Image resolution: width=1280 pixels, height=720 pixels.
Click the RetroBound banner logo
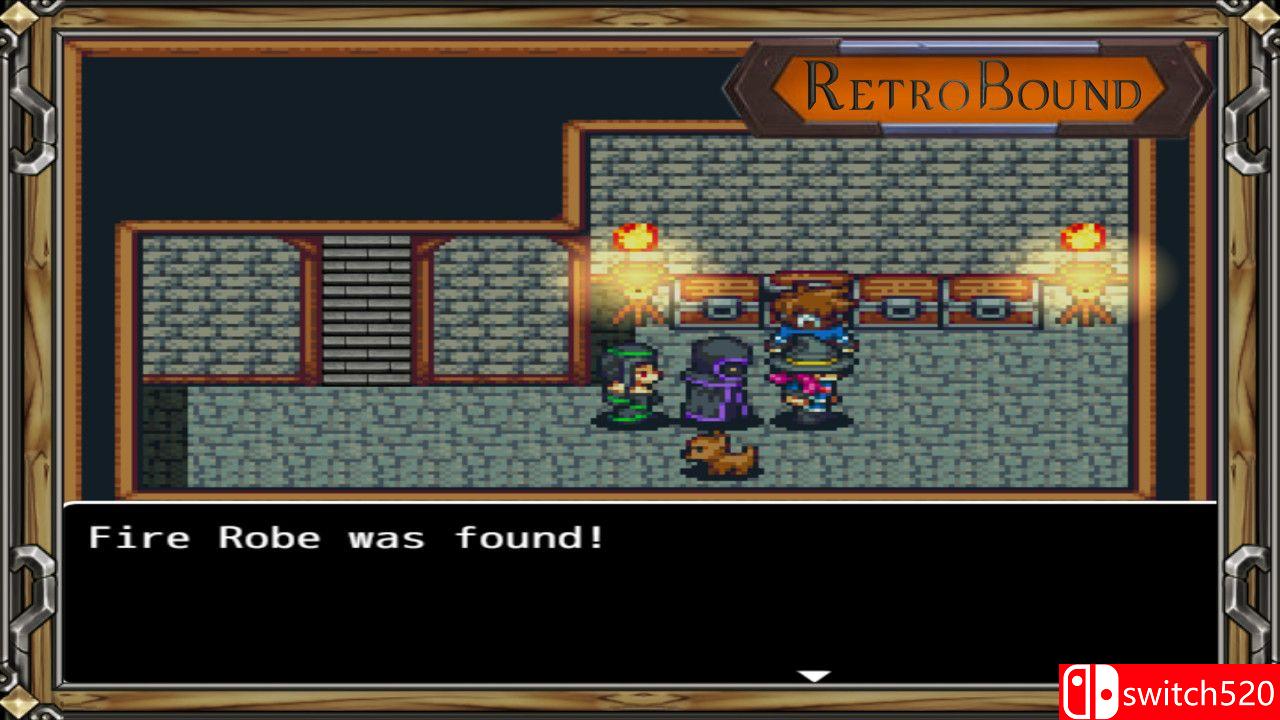click(x=965, y=88)
